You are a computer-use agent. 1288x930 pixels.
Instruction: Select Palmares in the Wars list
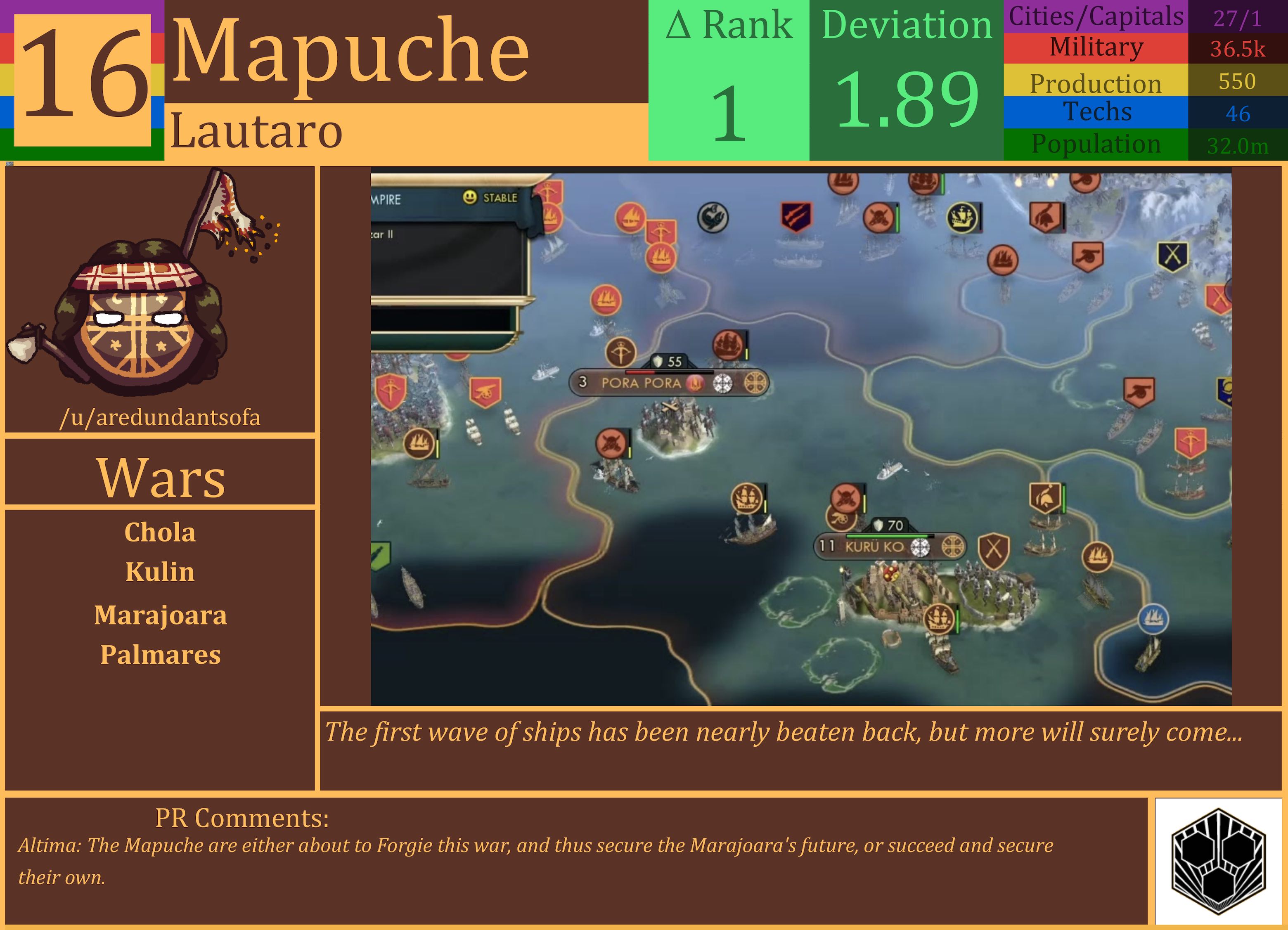click(x=161, y=656)
